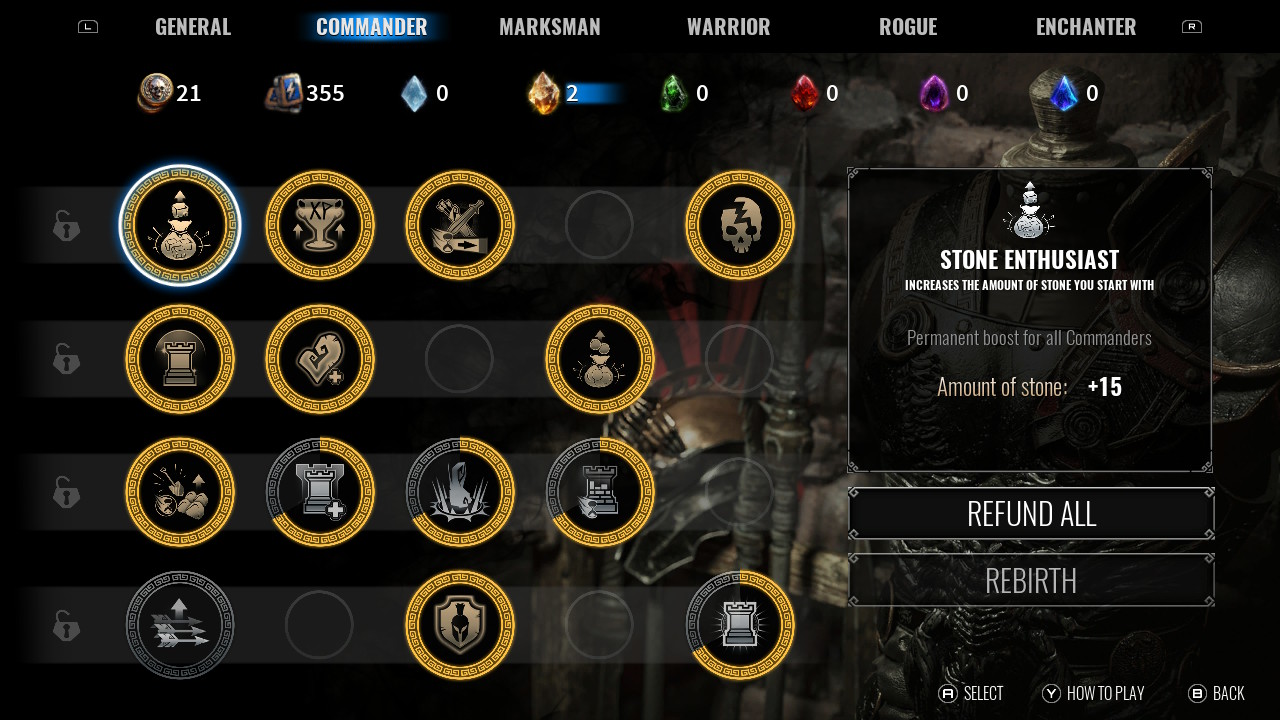Open the Marksman tab
The height and width of the screenshot is (720, 1280).
click(x=549, y=27)
